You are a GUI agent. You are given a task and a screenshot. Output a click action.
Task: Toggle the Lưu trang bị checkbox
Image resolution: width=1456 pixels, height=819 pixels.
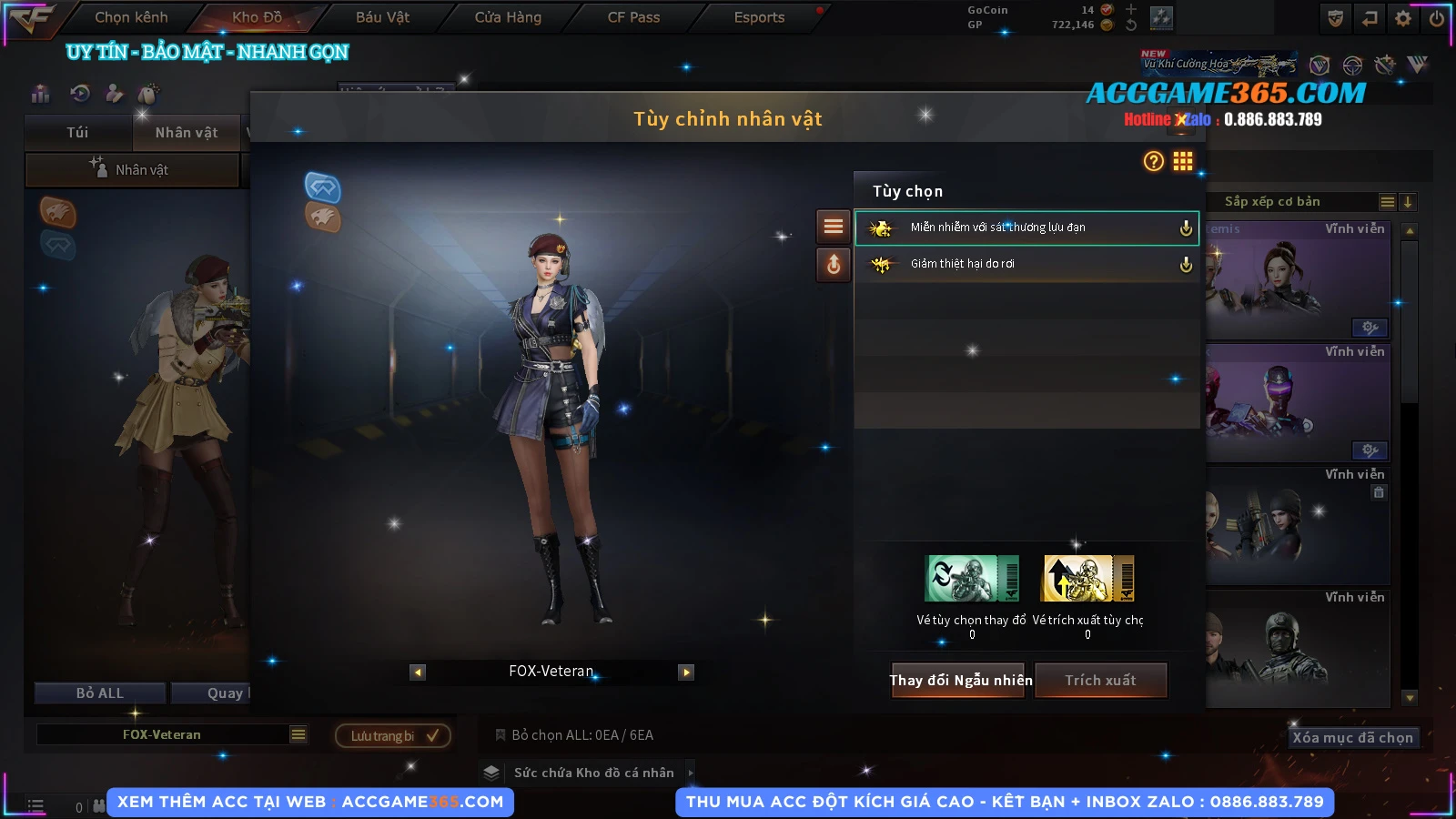432,735
